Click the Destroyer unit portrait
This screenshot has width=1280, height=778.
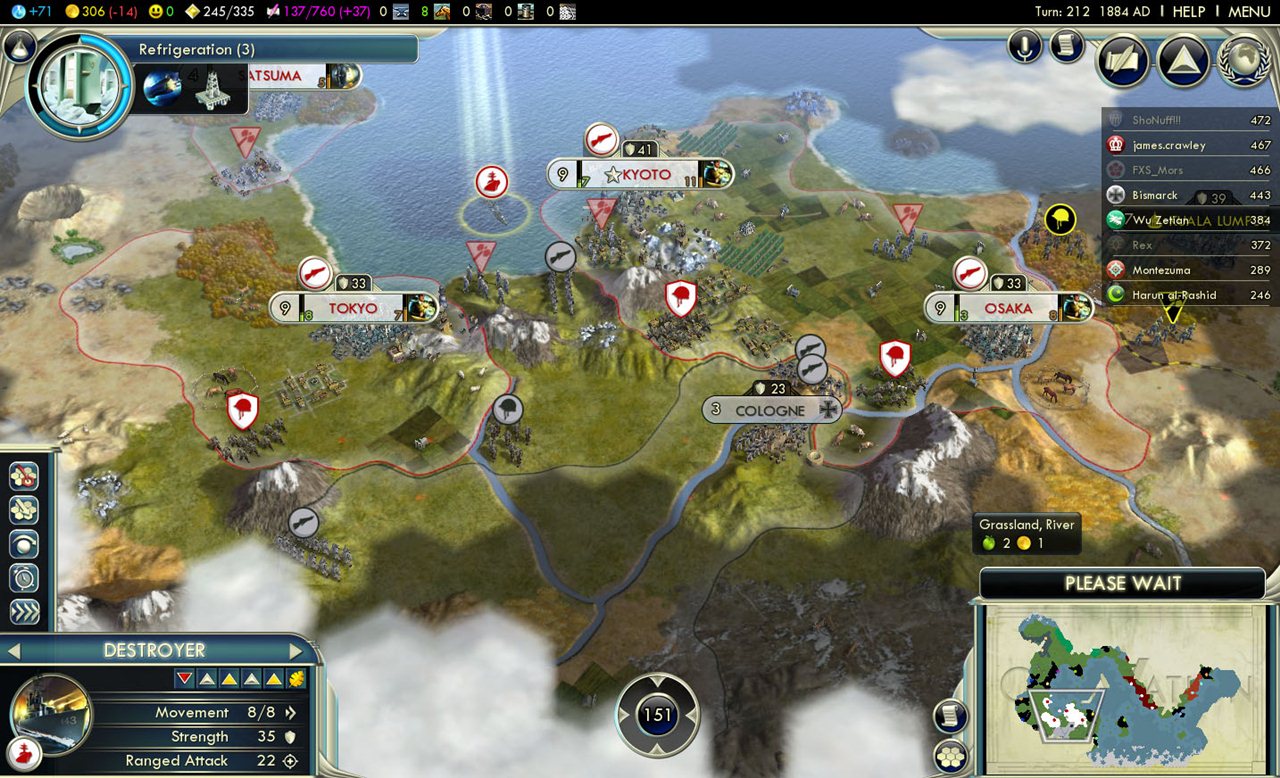[x=50, y=712]
